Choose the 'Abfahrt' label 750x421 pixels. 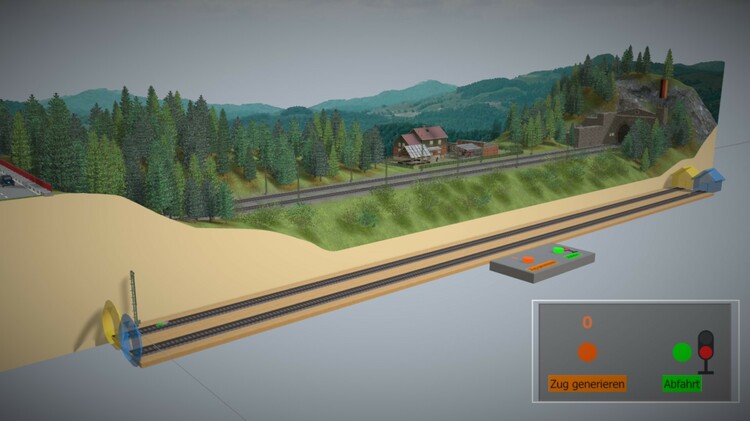pos(682,383)
